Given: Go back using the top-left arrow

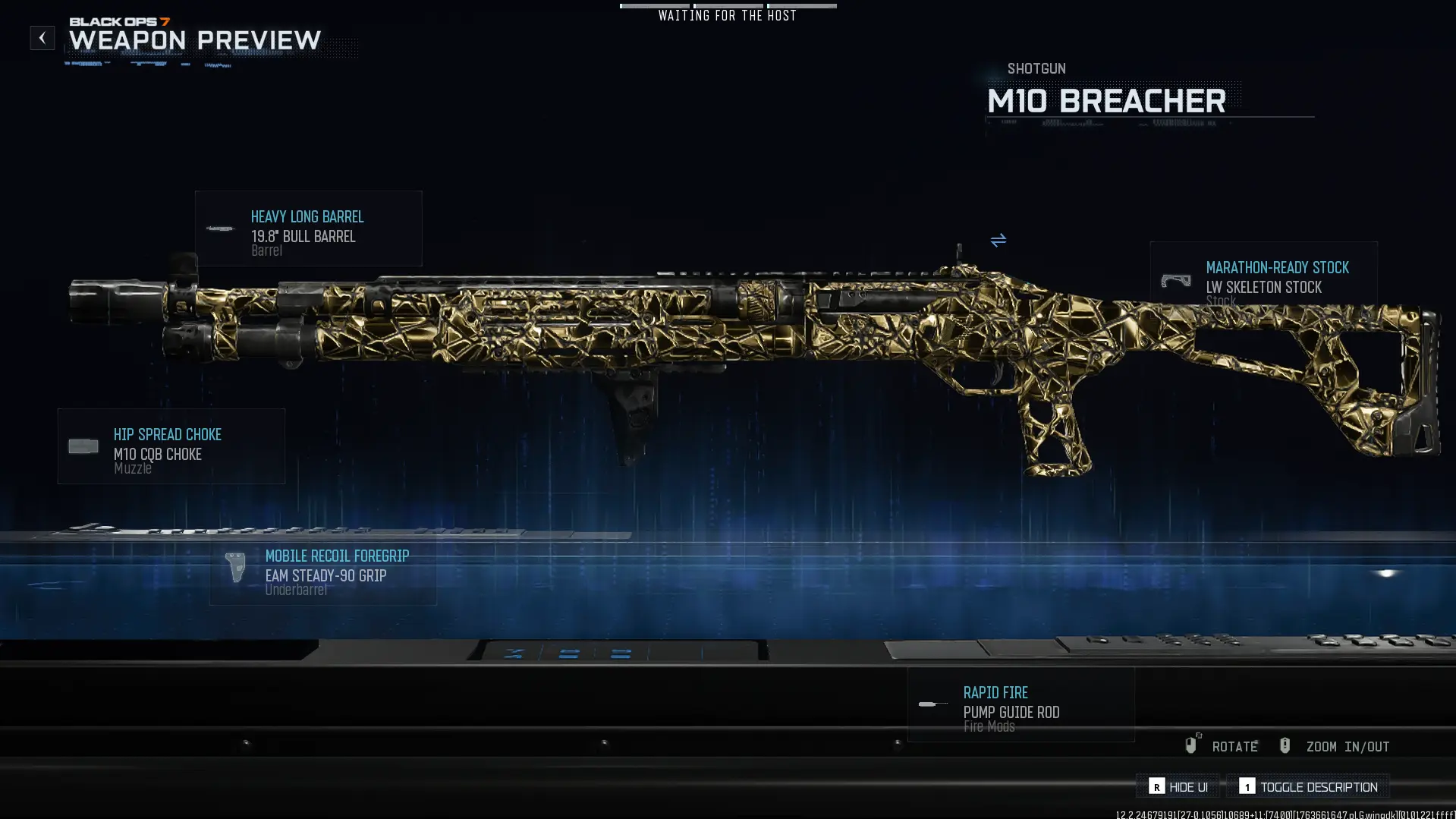Looking at the screenshot, I should click(42, 38).
